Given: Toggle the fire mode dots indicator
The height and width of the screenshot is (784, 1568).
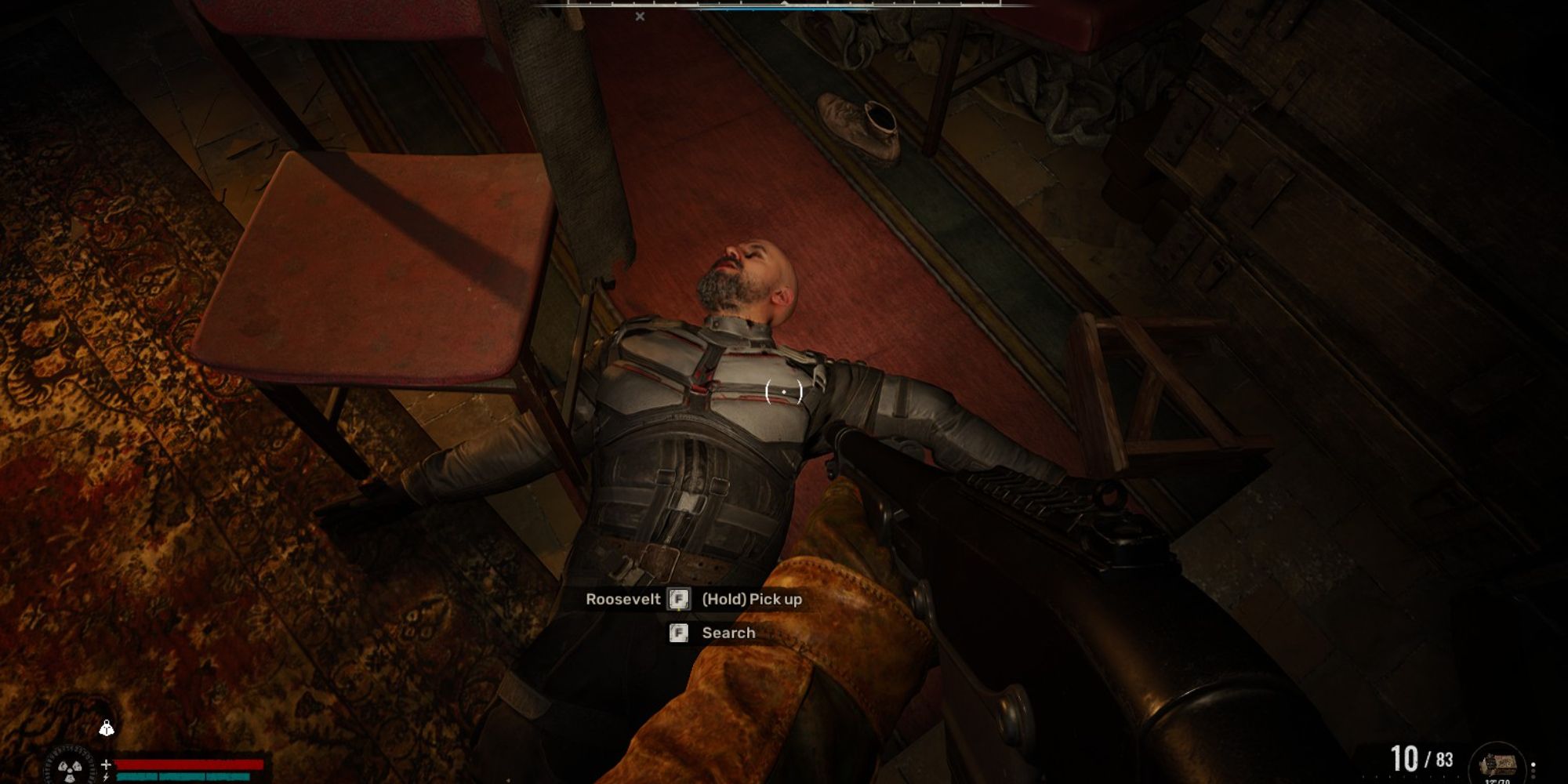Looking at the screenshot, I should (x=1534, y=771).
